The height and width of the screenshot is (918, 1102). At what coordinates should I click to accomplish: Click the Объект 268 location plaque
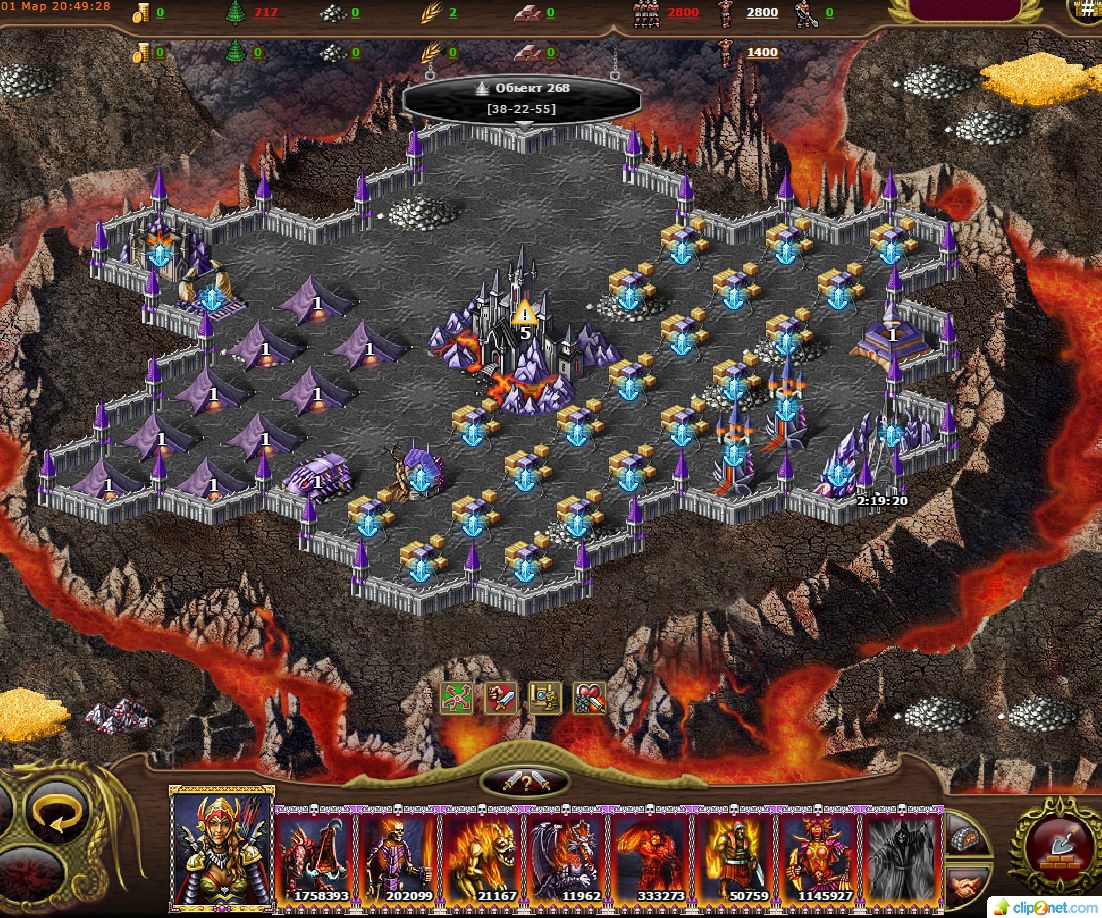click(521, 97)
